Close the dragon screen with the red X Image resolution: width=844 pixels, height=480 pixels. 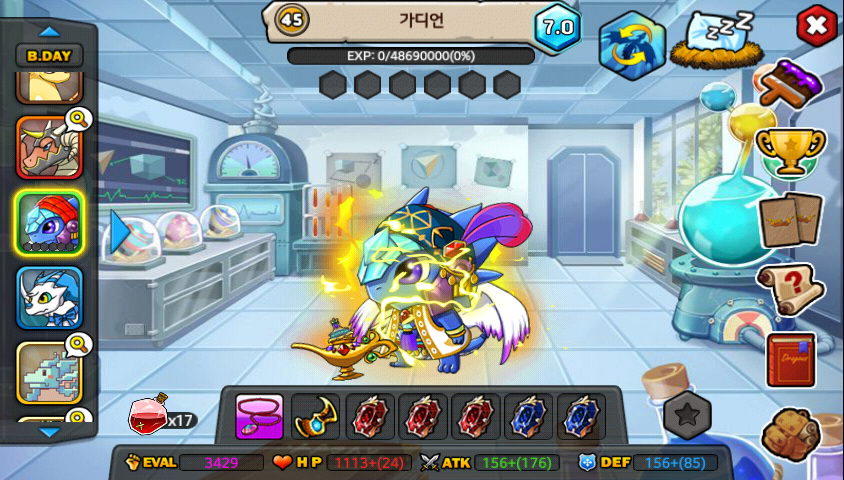coord(817,25)
